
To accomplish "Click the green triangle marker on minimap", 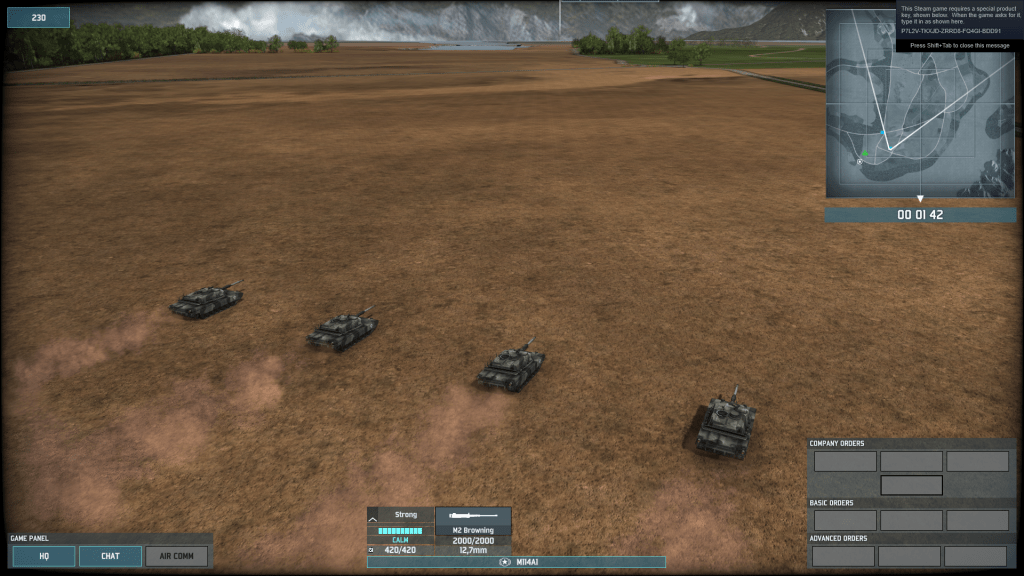I will pos(865,153).
